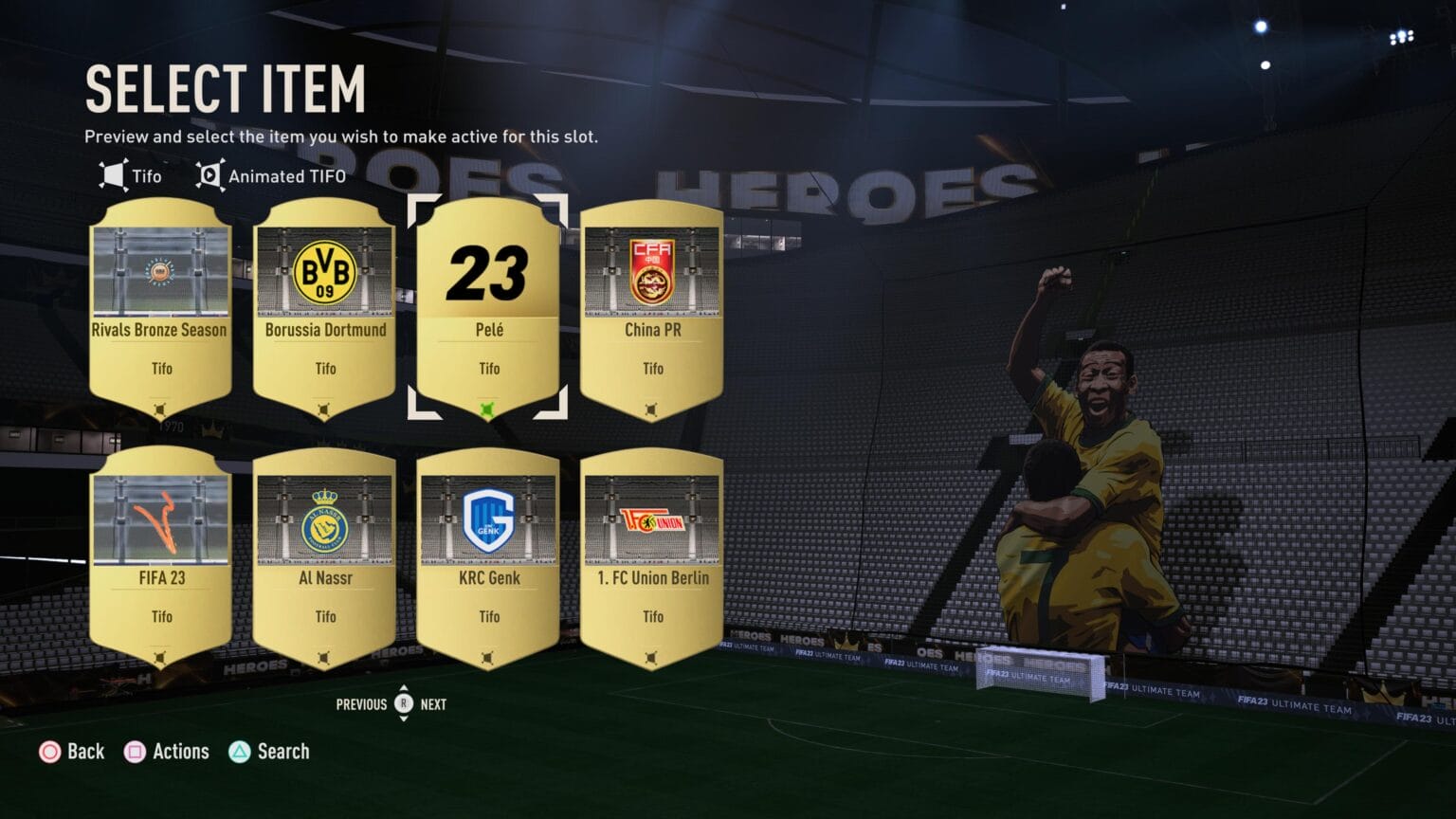Open the Search option

click(x=269, y=752)
